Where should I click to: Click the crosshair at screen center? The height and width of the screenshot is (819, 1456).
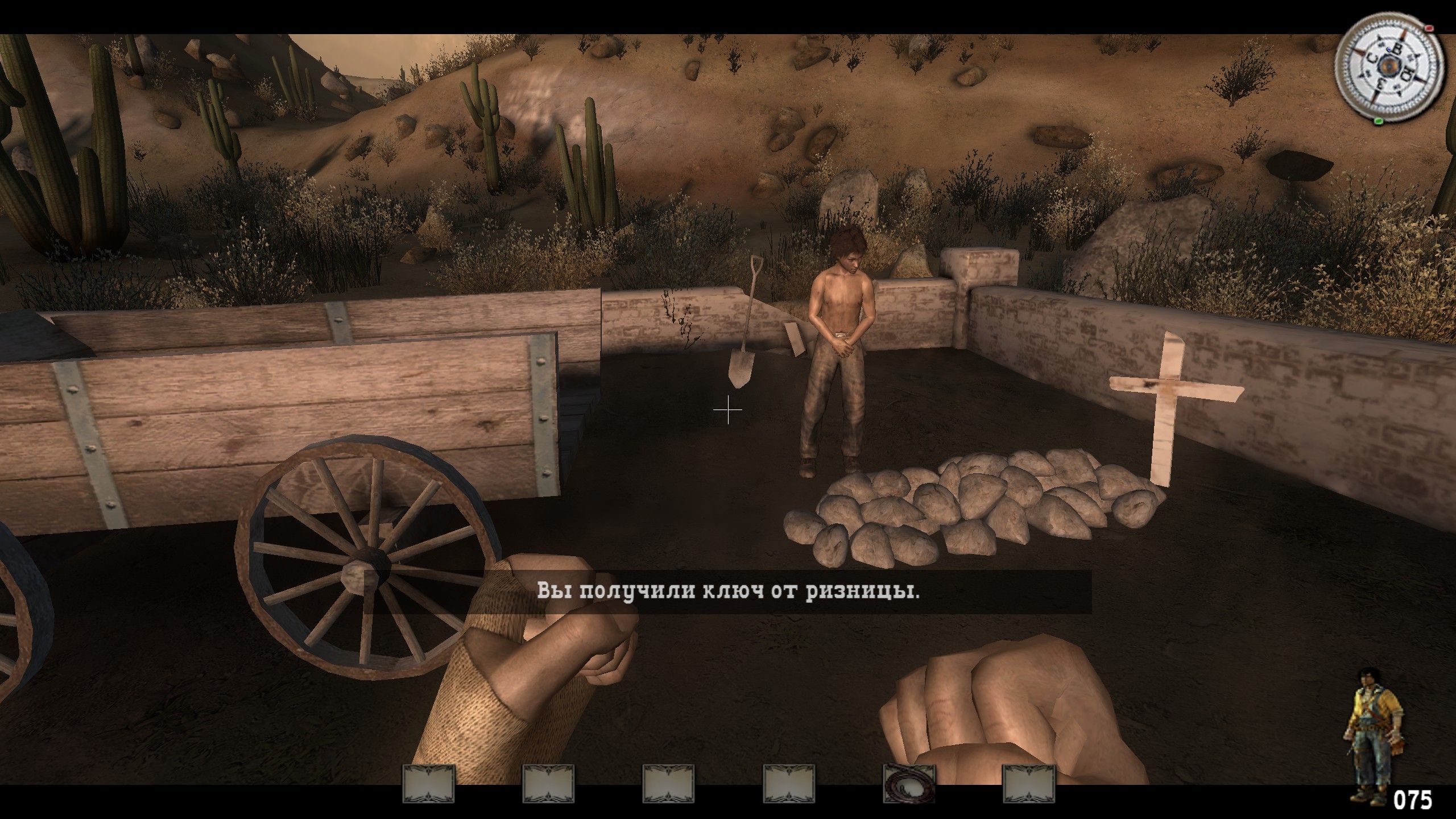(727, 409)
